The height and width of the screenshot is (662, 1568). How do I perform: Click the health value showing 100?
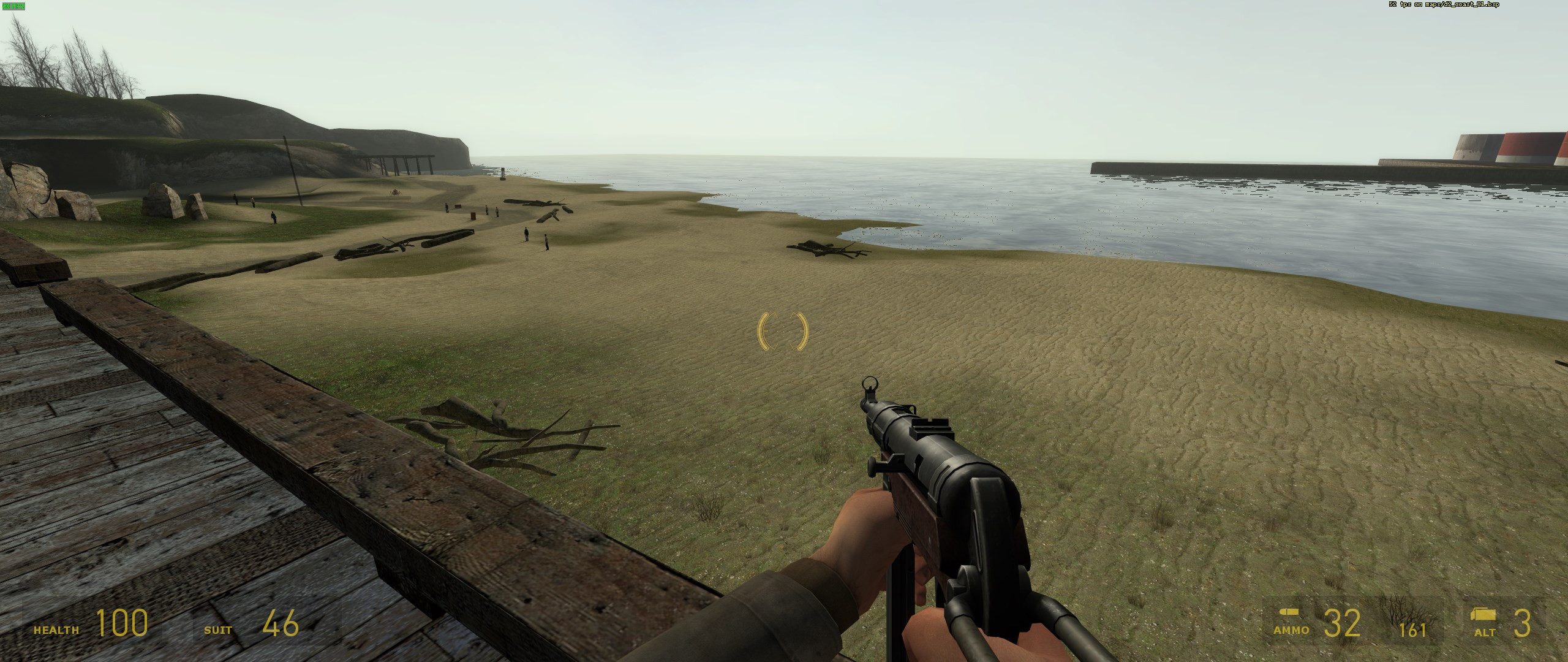(123, 625)
